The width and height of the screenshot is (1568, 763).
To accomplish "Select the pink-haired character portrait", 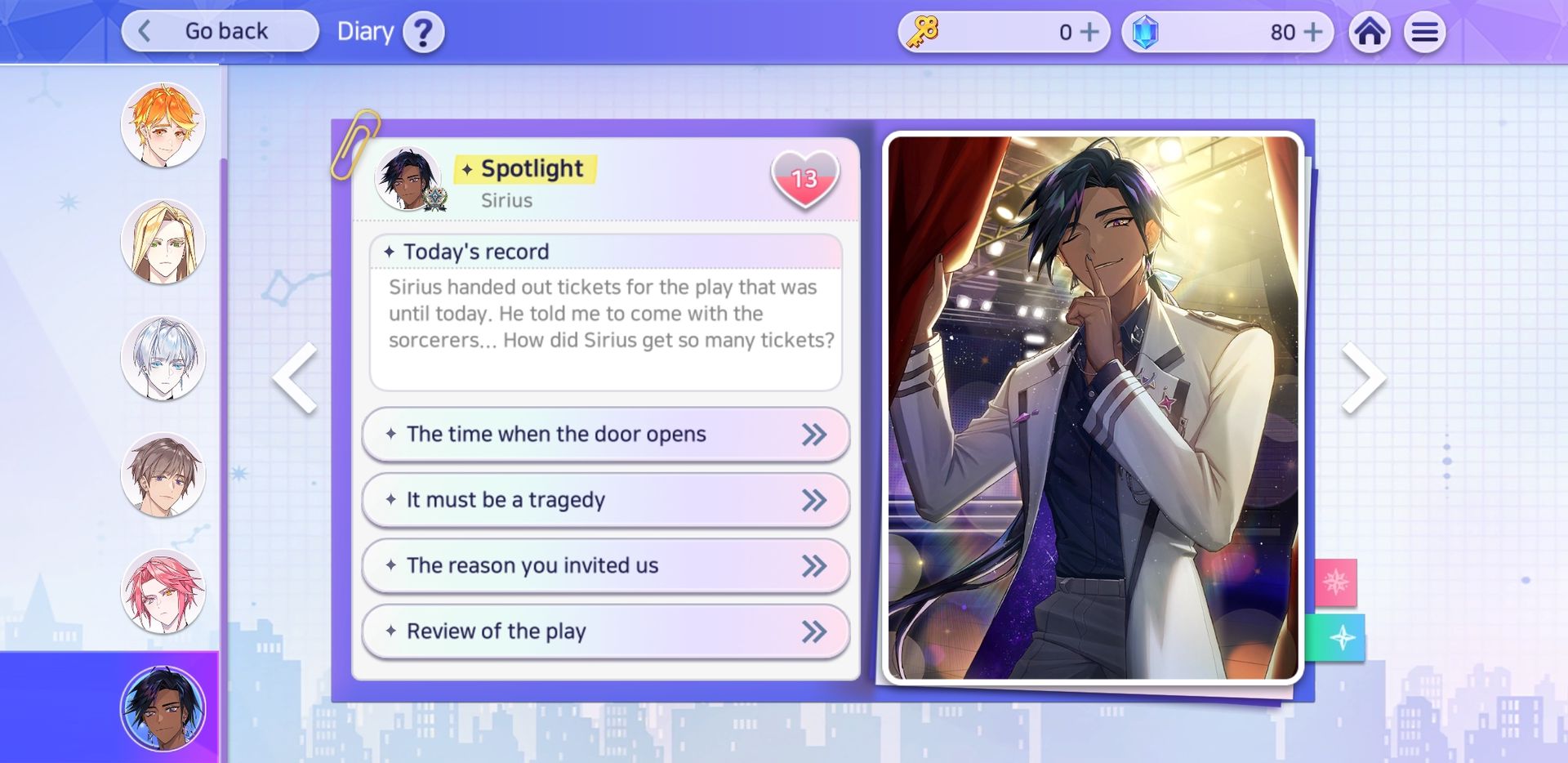I will 163,592.
